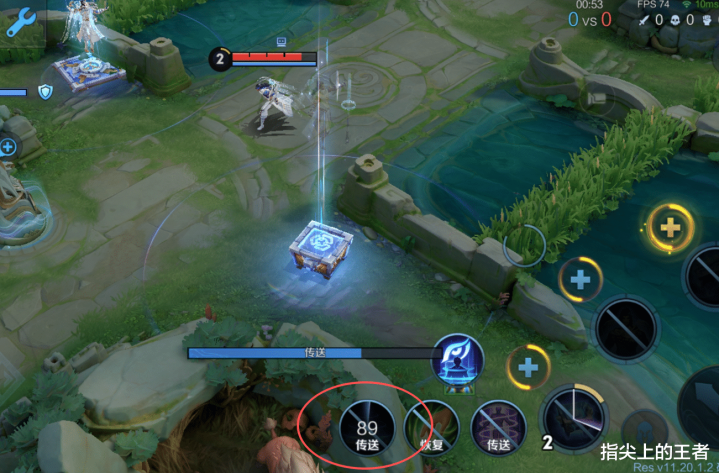The width and height of the screenshot is (719, 473).
Task: Click the blue plus beside the eye ability
Action: pyautogui.click(x=527, y=367)
